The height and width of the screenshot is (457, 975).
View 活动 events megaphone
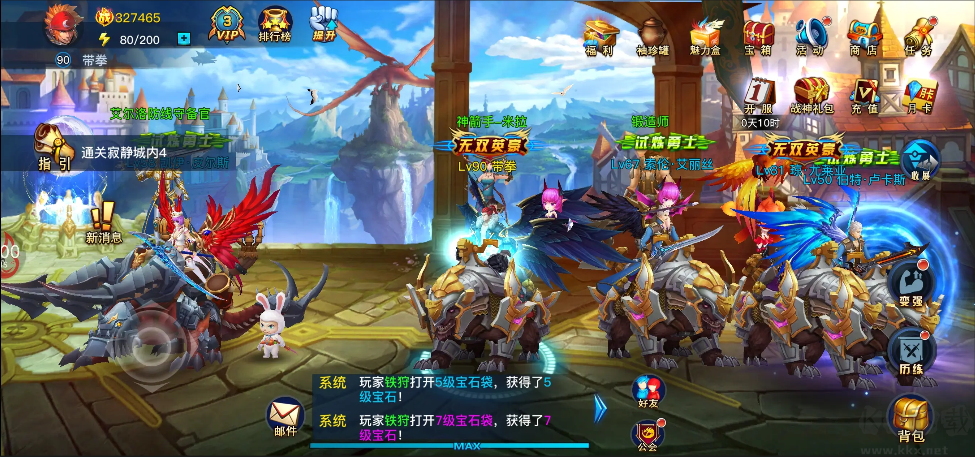pyautogui.click(x=810, y=36)
